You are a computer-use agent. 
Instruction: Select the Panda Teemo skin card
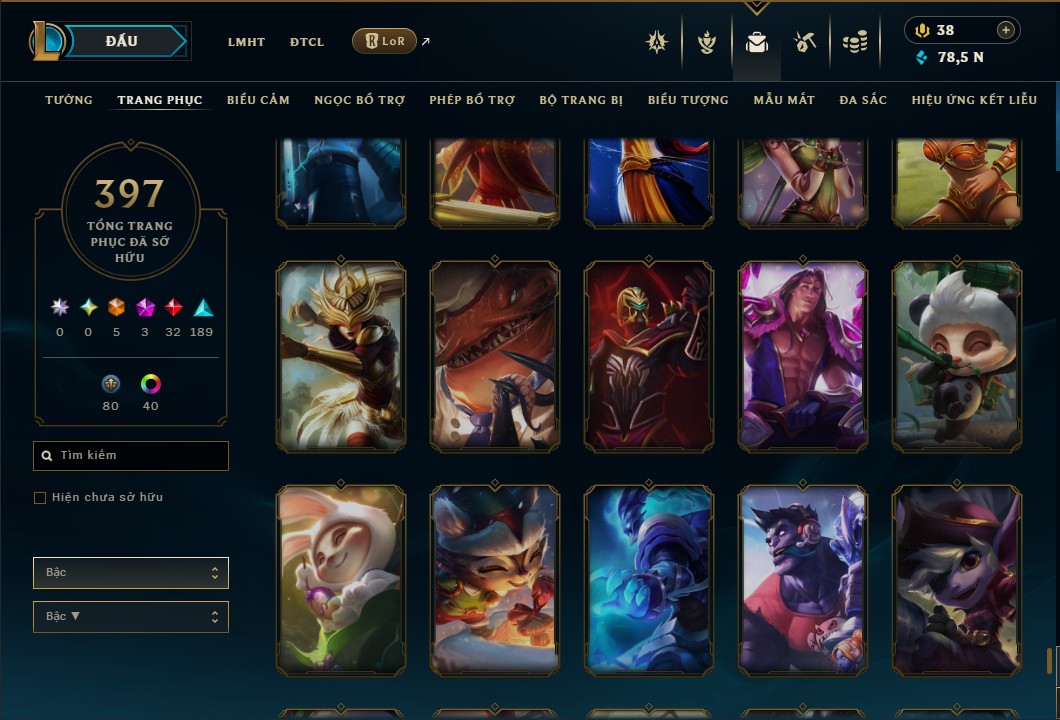pos(957,357)
